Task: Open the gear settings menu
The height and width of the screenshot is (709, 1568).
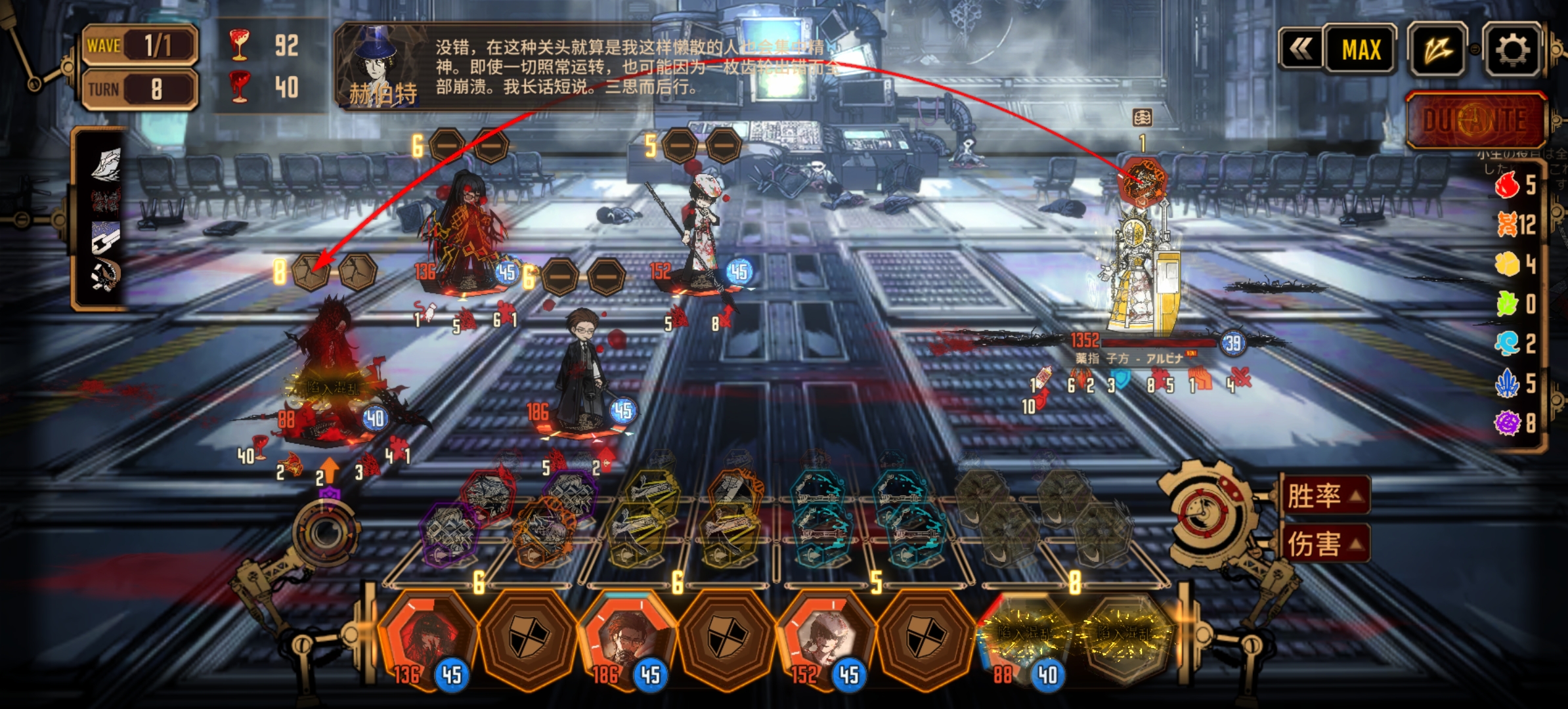Action: click(x=1512, y=50)
